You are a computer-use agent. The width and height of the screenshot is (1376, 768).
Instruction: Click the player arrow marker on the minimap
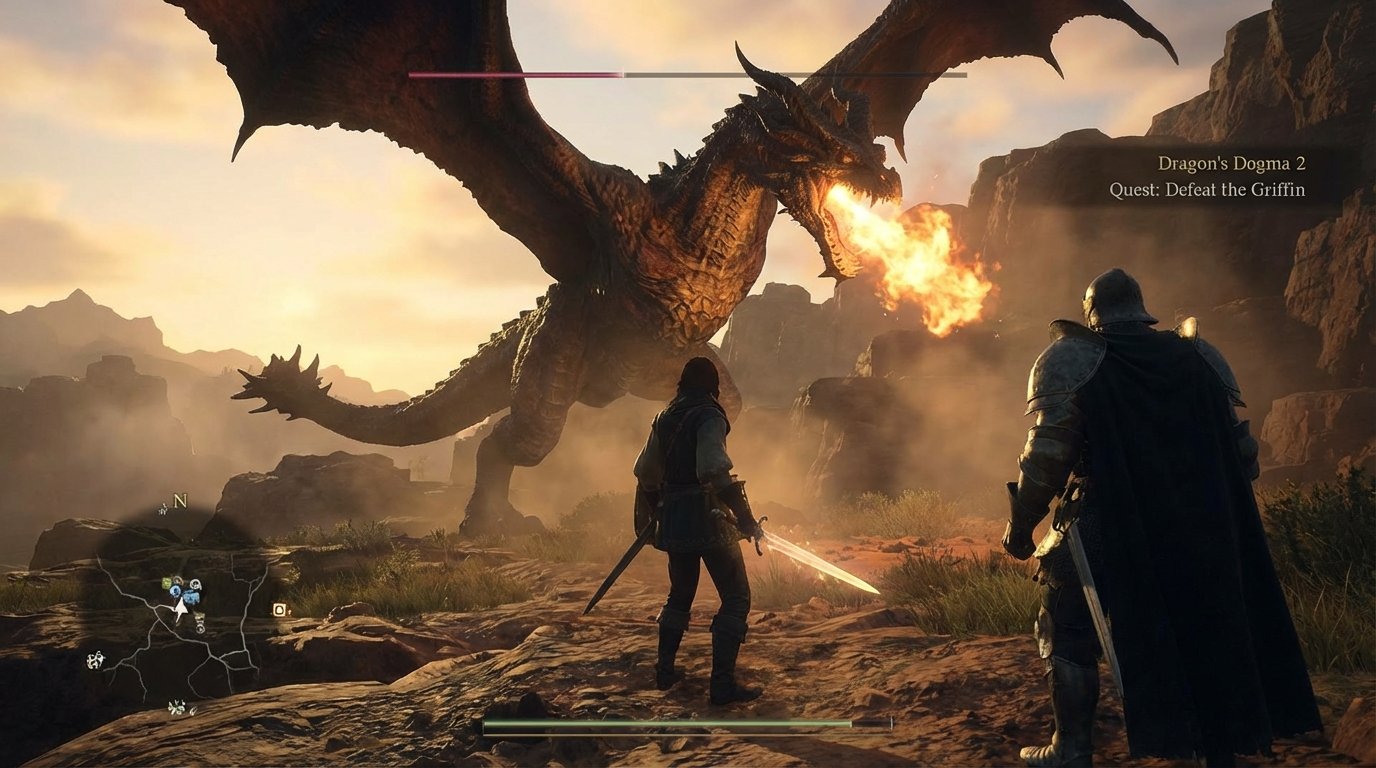(181, 608)
